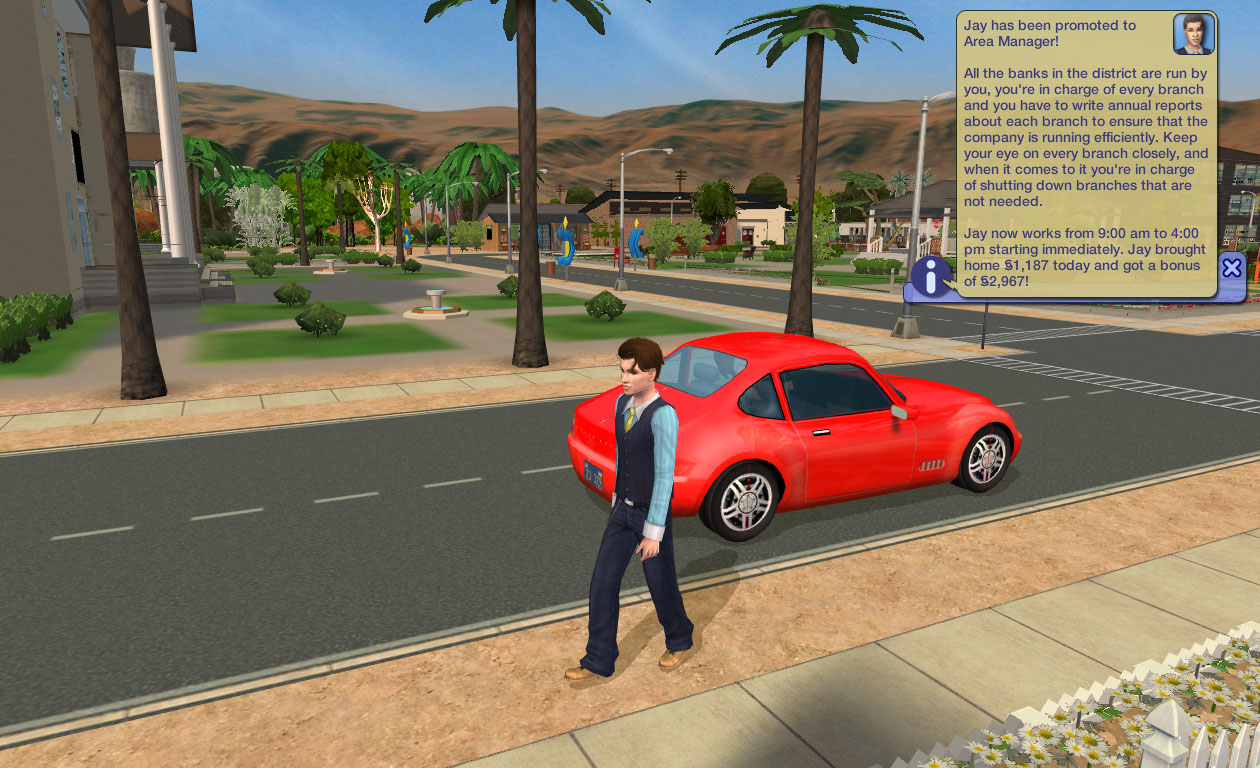
Task: Select the blue info icon on the notification
Action: [x=931, y=277]
